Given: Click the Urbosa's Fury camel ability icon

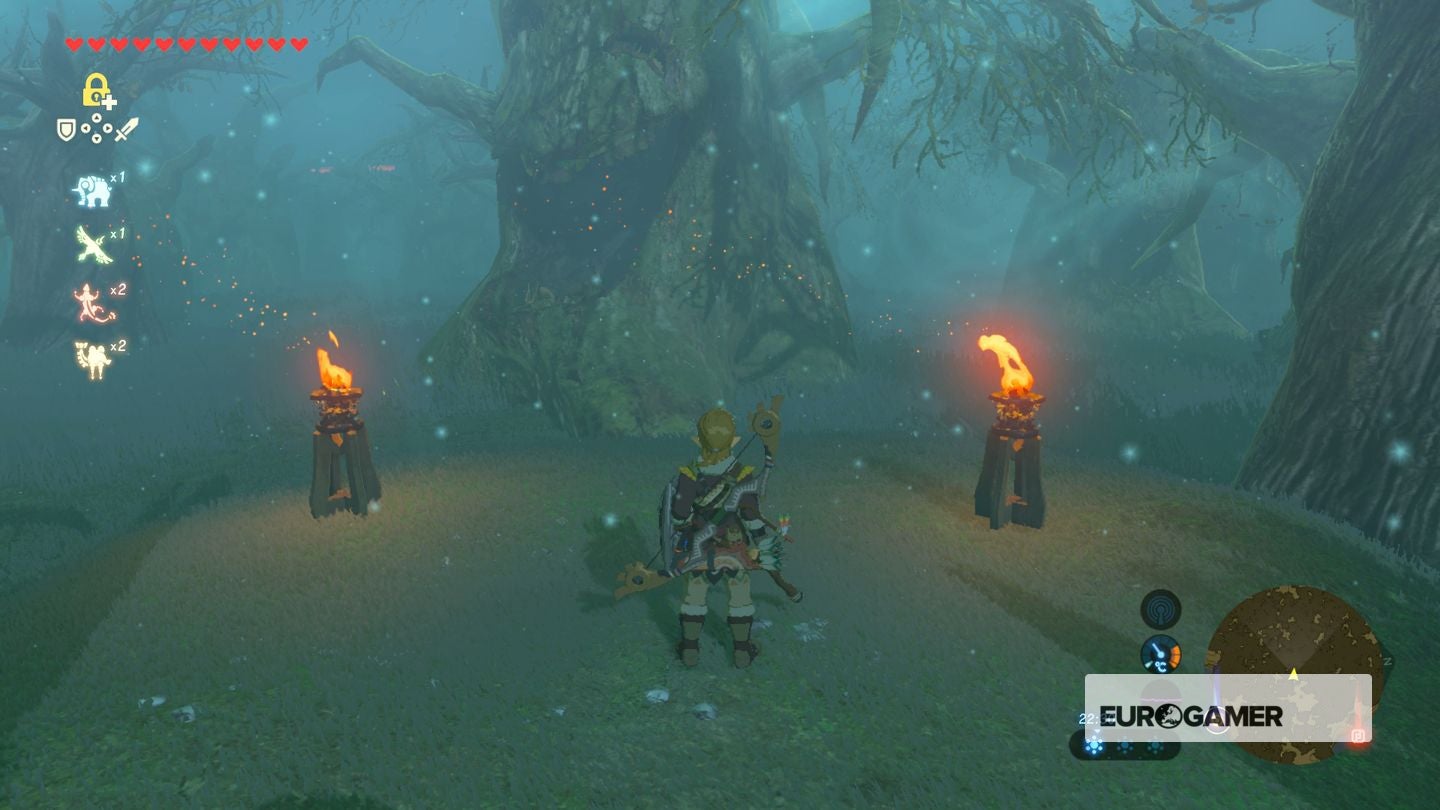Looking at the screenshot, I should click(93, 354).
